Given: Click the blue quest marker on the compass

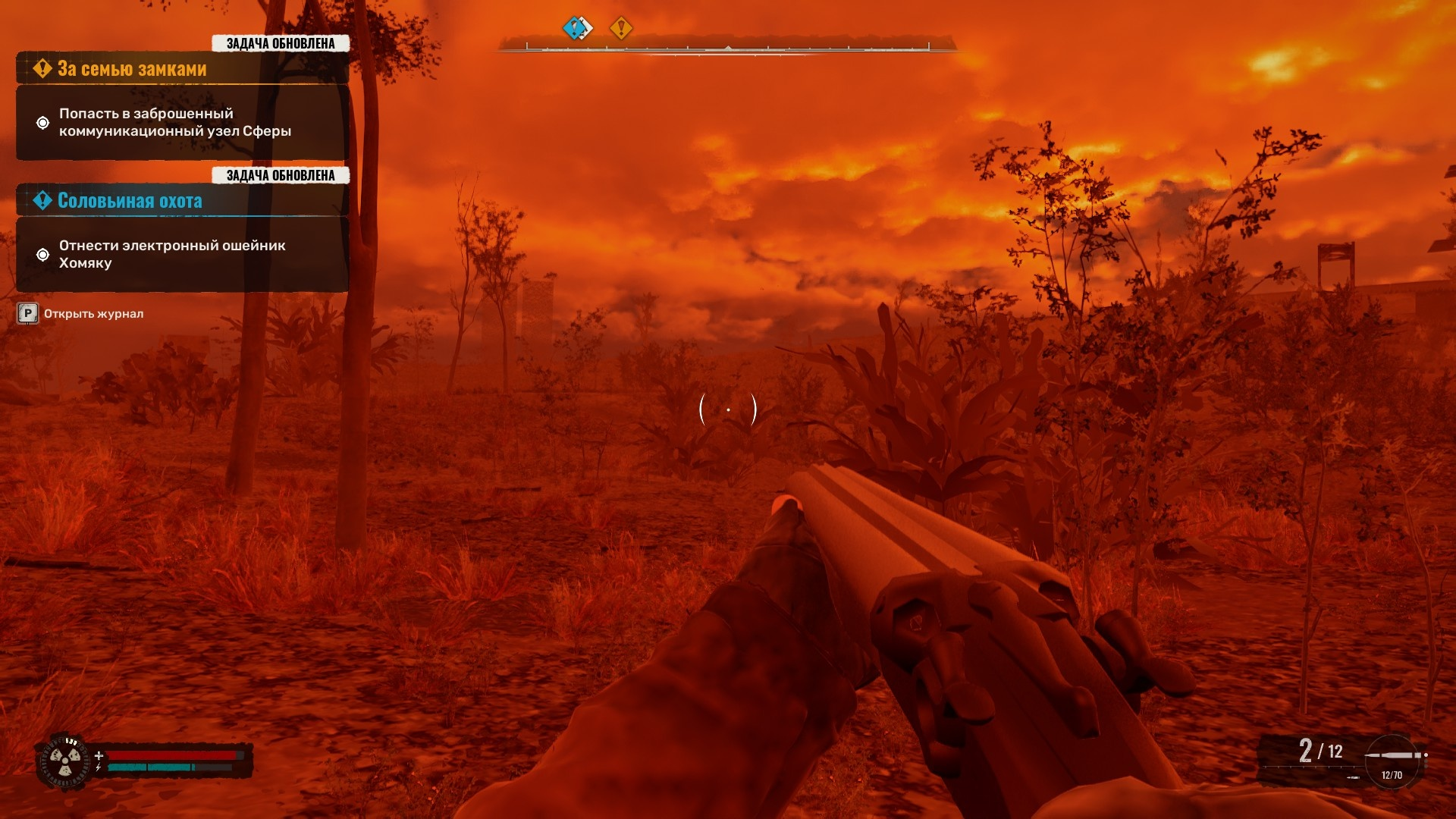Looking at the screenshot, I should 577,29.
